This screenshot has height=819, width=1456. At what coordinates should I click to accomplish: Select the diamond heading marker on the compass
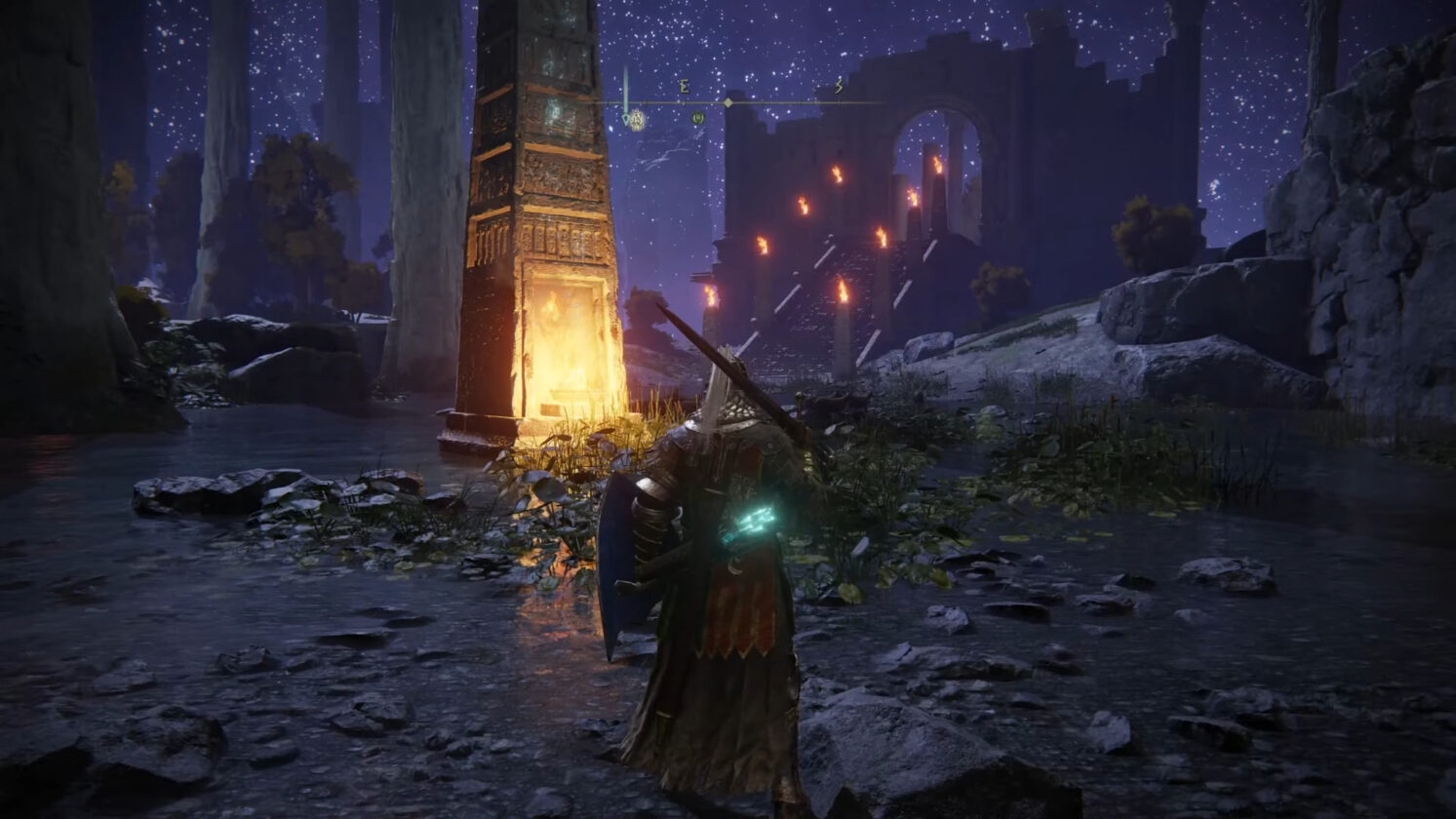(x=728, y=102)
